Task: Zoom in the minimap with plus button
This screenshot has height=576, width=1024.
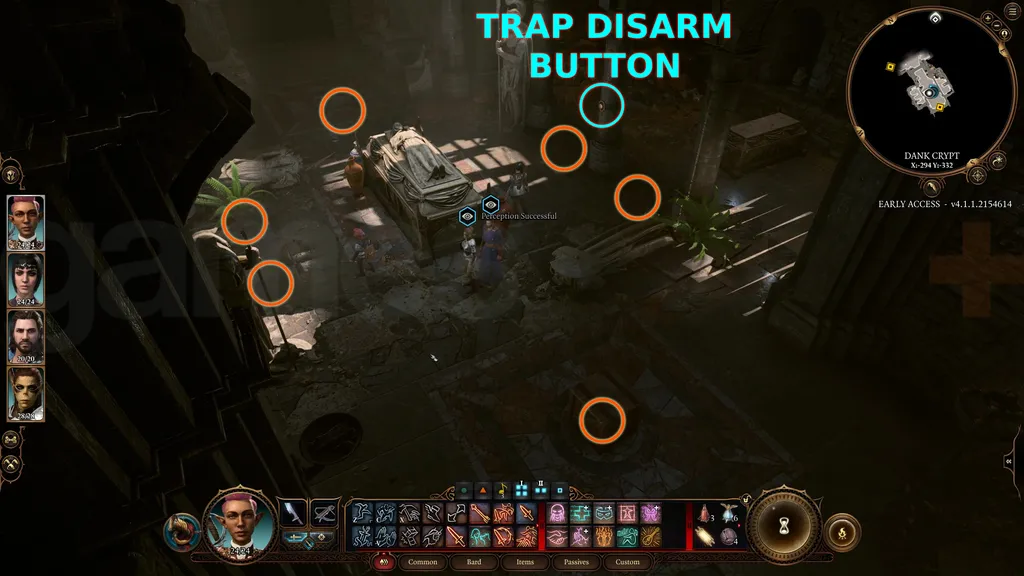Action: (986, 17)
